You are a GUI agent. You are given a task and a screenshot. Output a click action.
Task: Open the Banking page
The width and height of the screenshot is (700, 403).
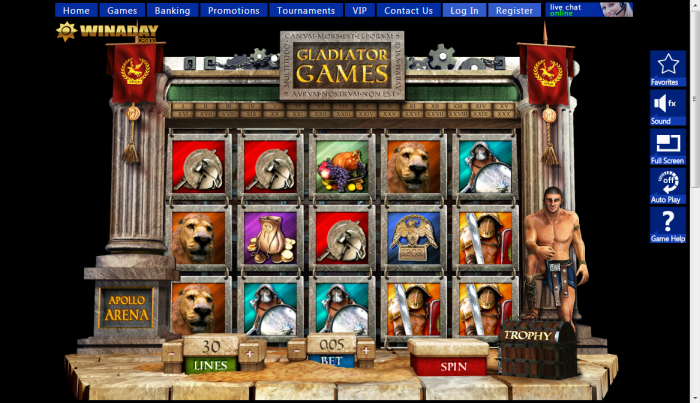pos(172,11)
